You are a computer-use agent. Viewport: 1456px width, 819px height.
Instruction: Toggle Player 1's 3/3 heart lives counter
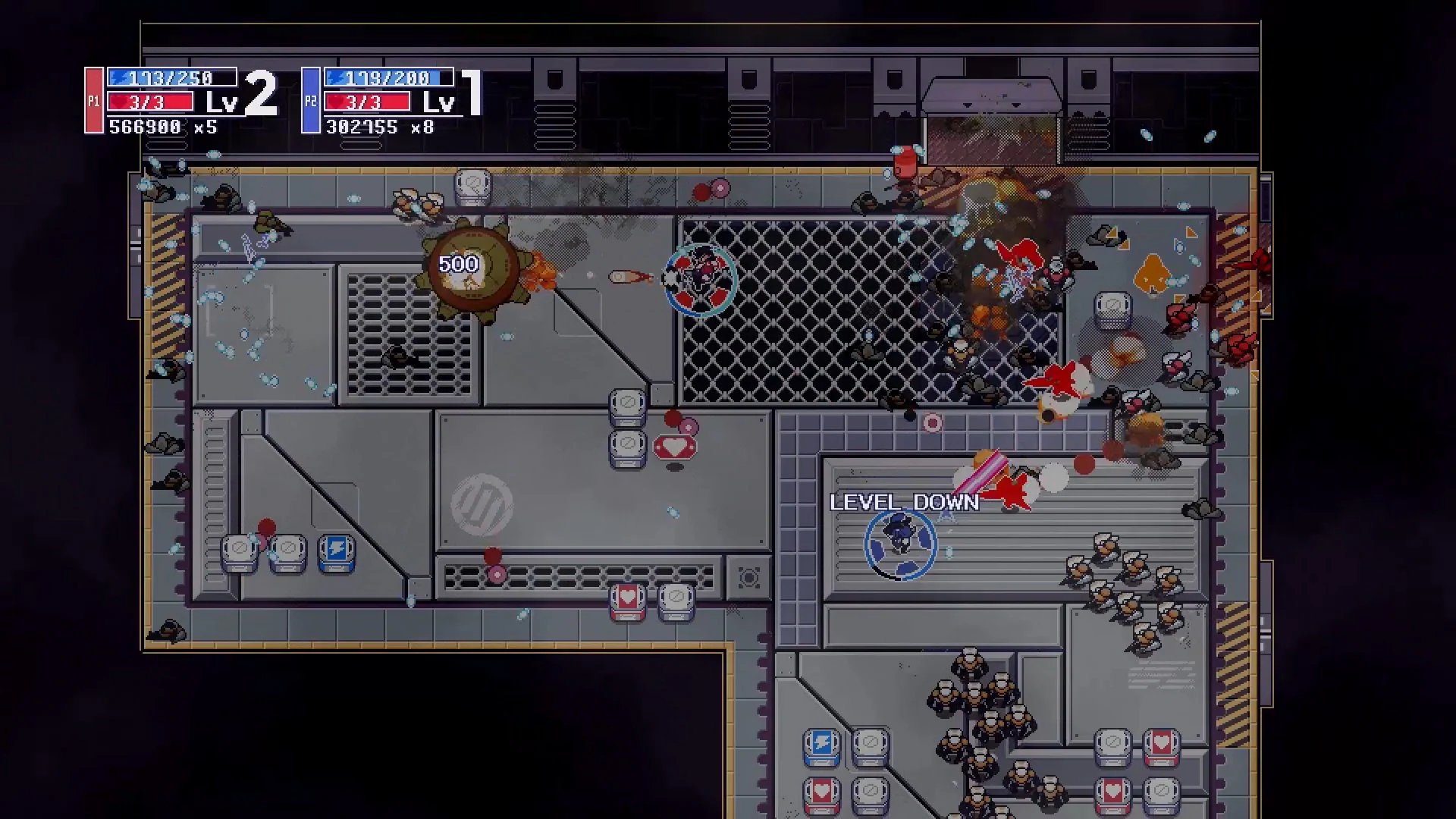[x=150, y=102]
